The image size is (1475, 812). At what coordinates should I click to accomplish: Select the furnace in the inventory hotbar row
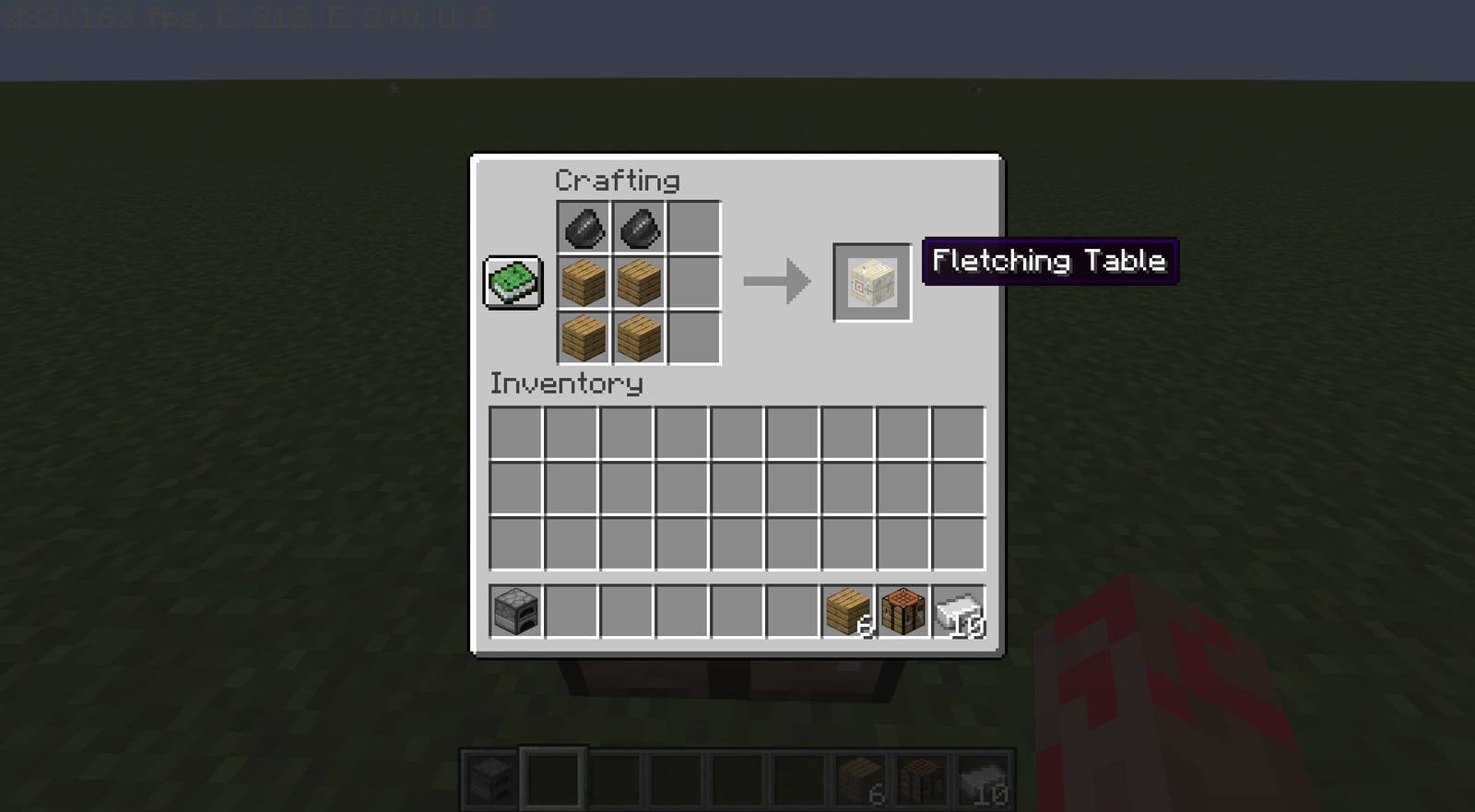[514, 611]
